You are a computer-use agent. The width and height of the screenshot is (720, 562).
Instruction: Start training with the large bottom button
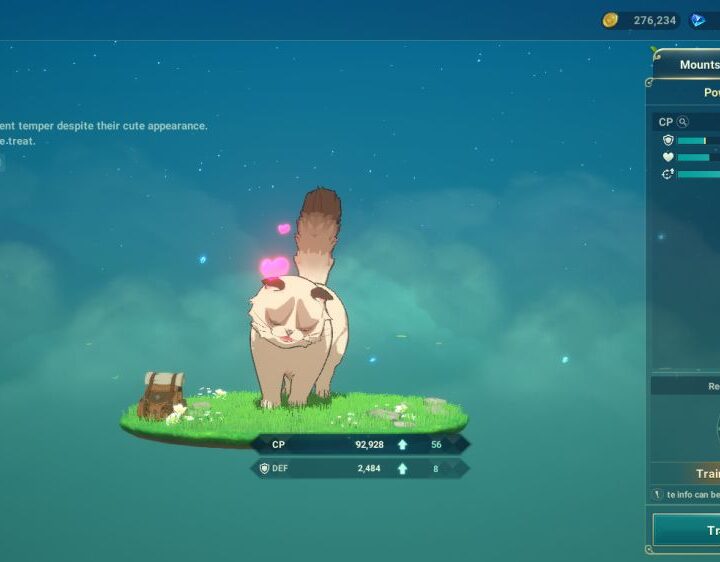click(690, 531)
